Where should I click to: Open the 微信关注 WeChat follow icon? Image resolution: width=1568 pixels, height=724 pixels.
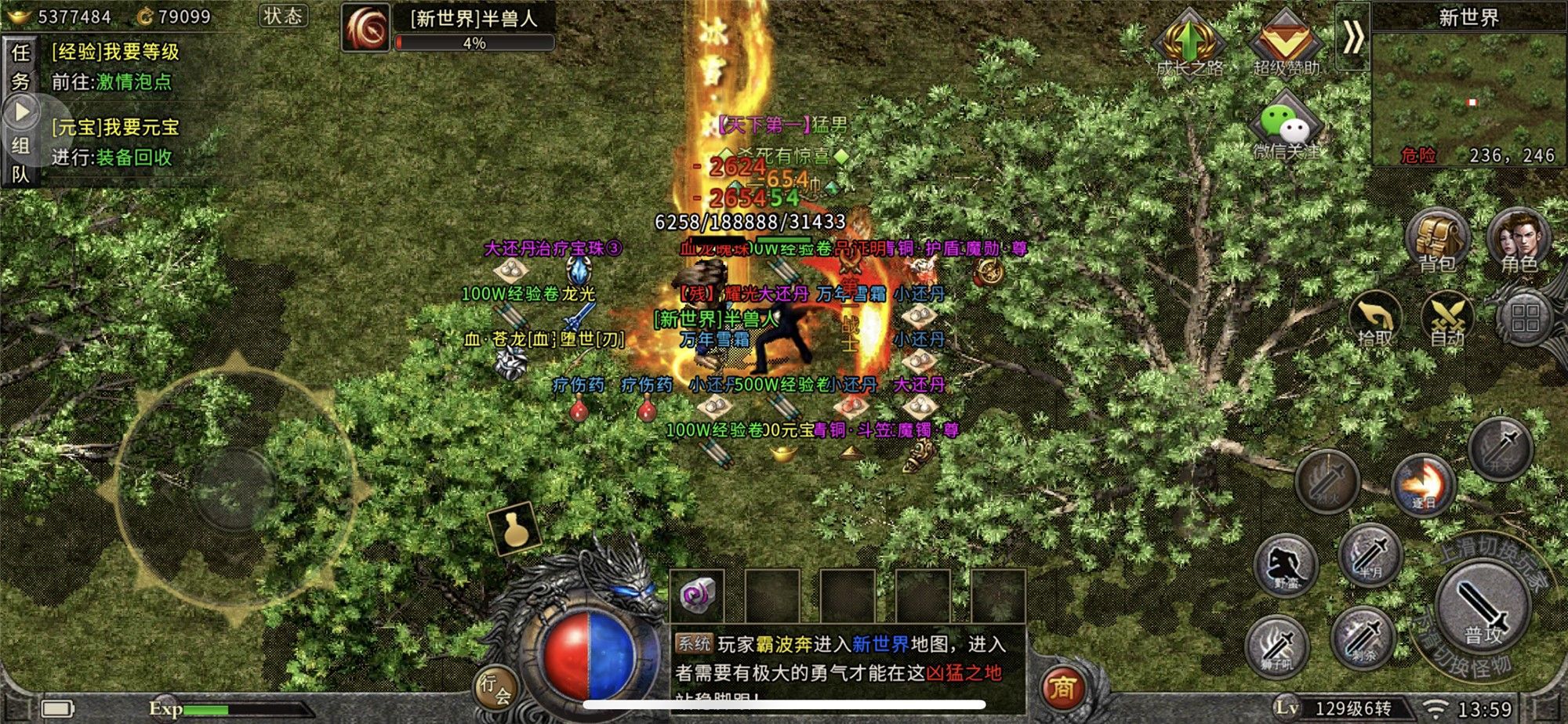pyautogui.click(x=1286, y=128)
